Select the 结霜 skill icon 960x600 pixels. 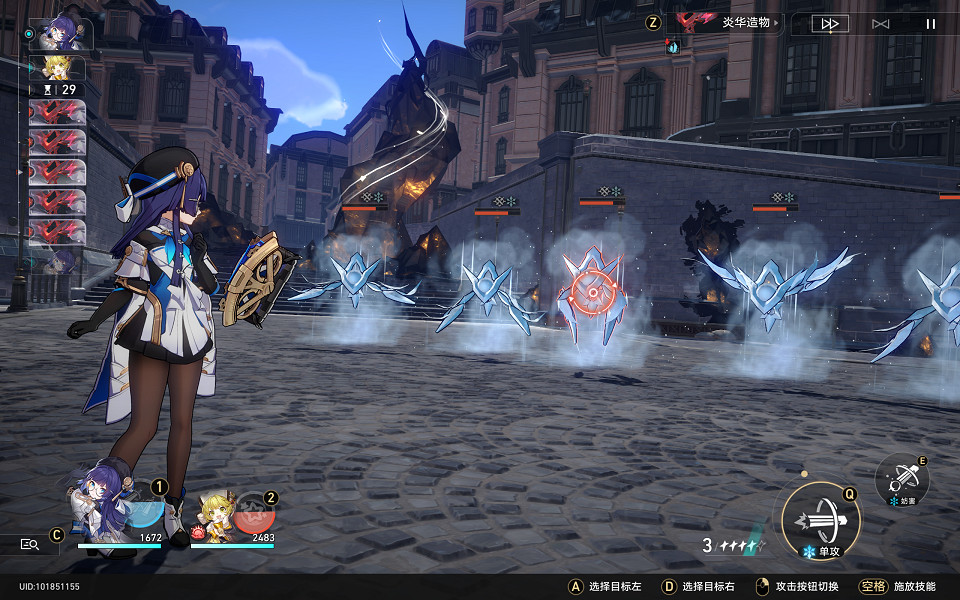[902, 479]
